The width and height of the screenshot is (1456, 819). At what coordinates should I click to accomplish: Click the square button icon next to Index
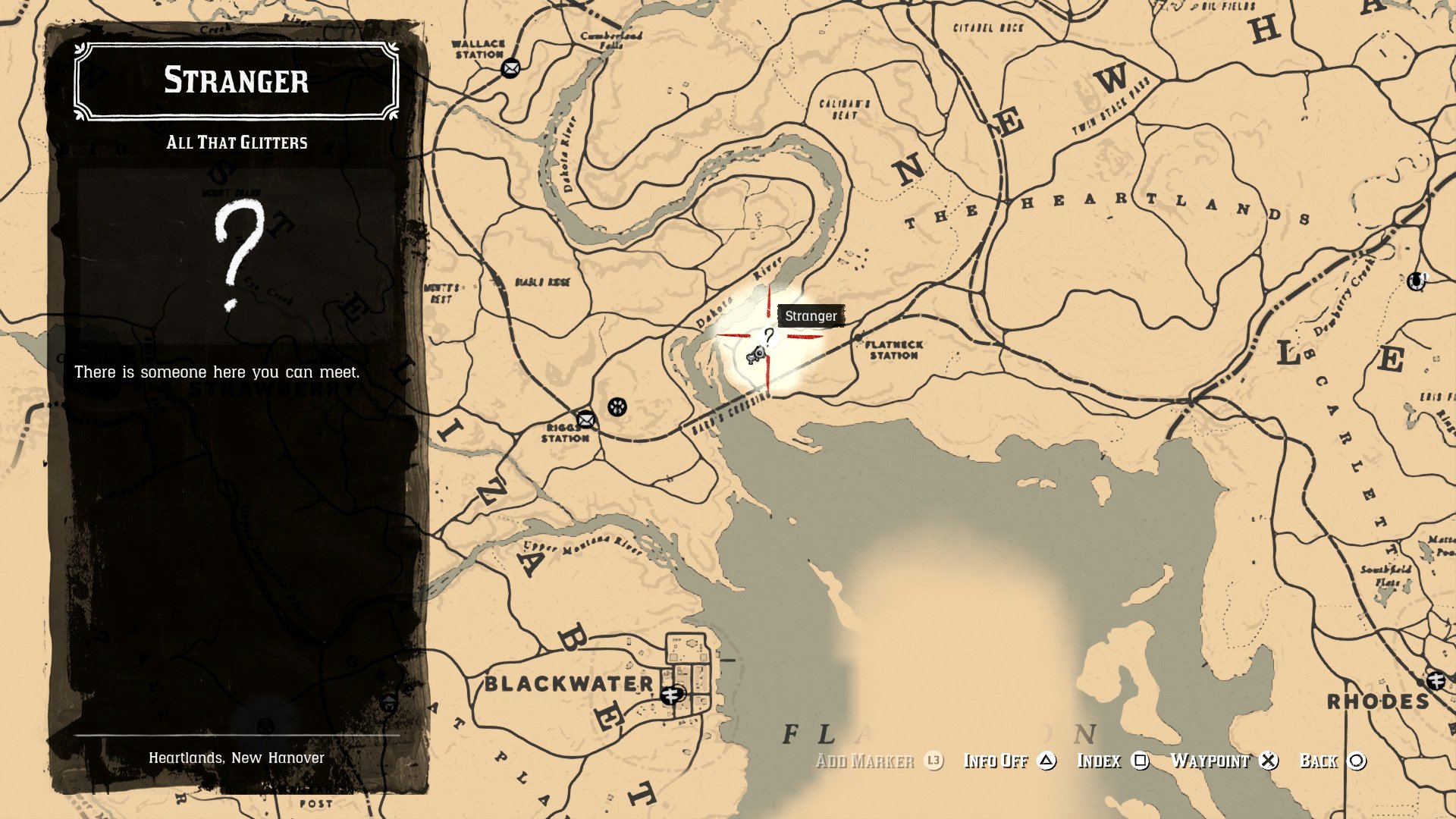click(1142, 761)
